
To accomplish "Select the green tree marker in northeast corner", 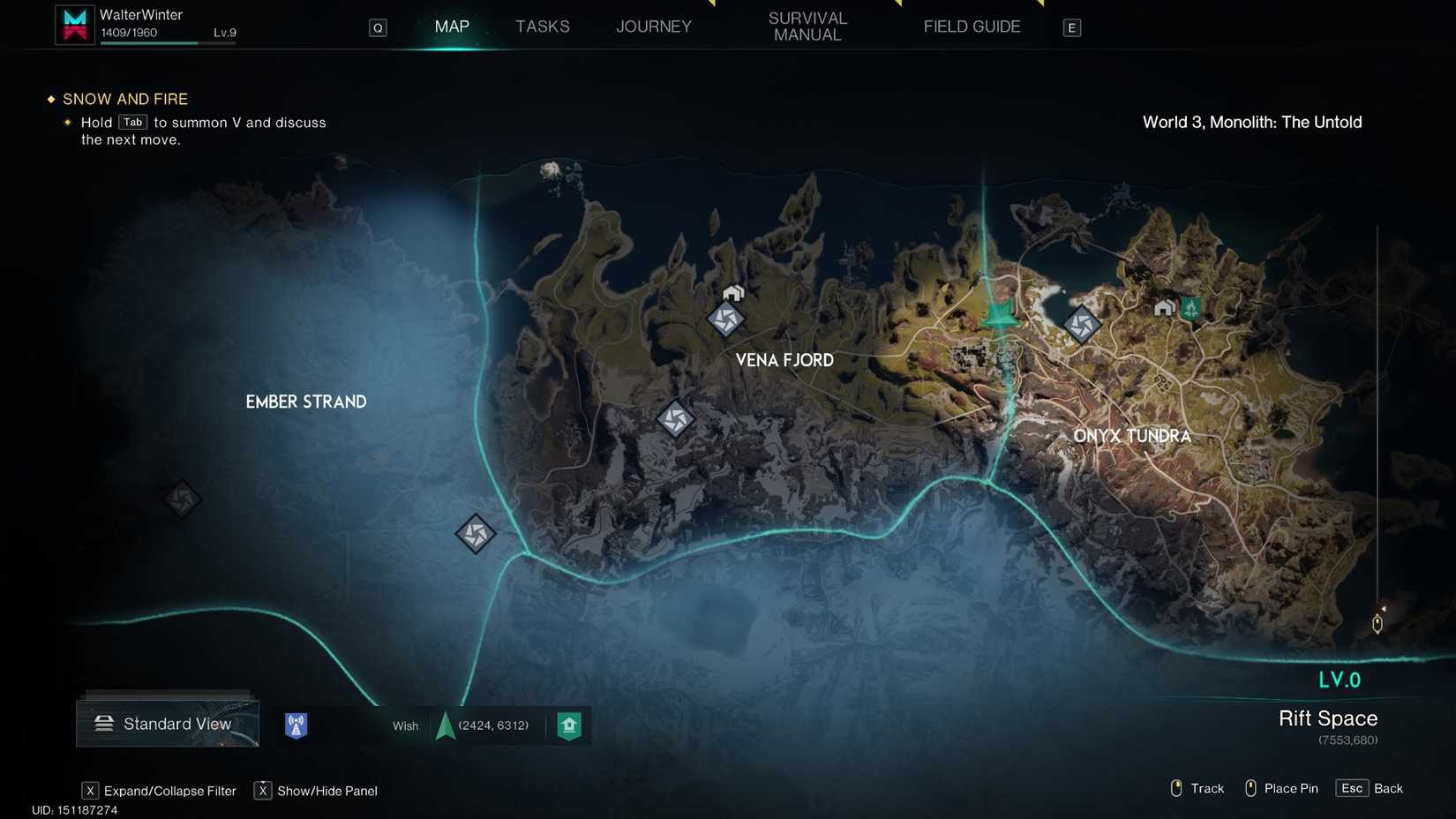I will tap(1190, 309).
